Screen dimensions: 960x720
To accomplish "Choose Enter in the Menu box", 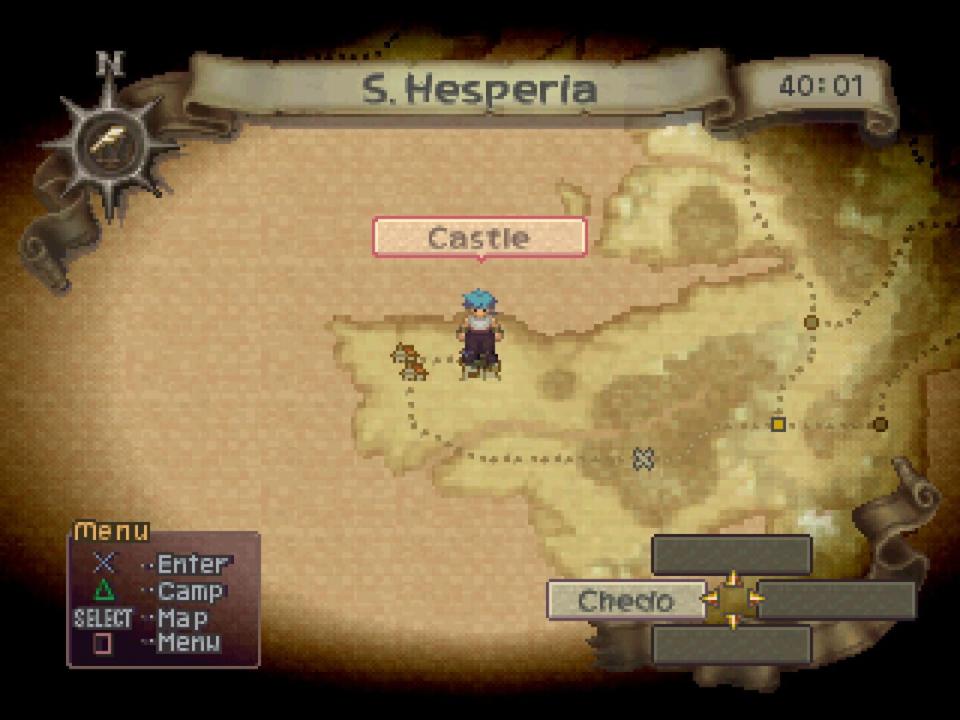I will click(x=192, y=565).
